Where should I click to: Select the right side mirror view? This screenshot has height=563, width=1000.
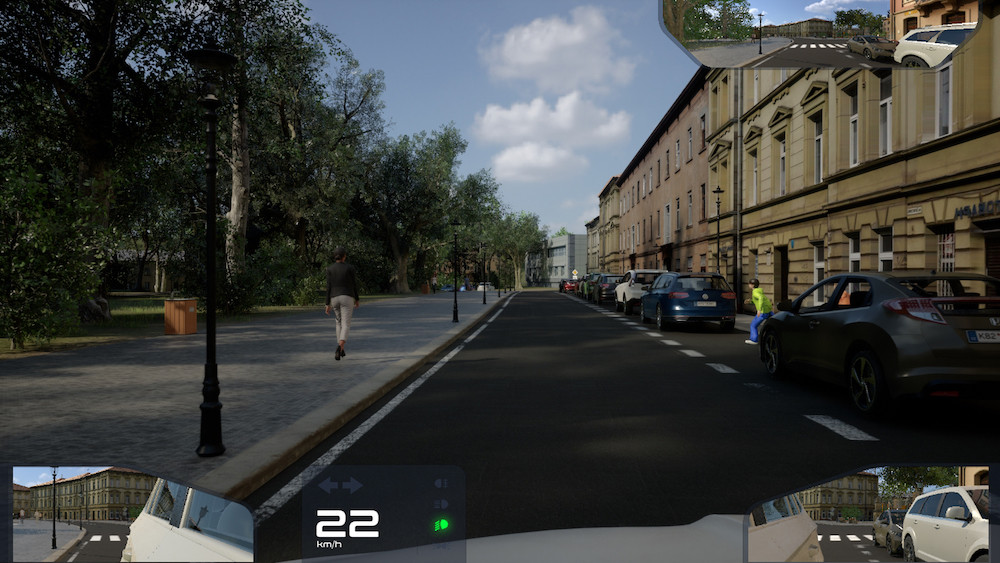tap(870, 514)
